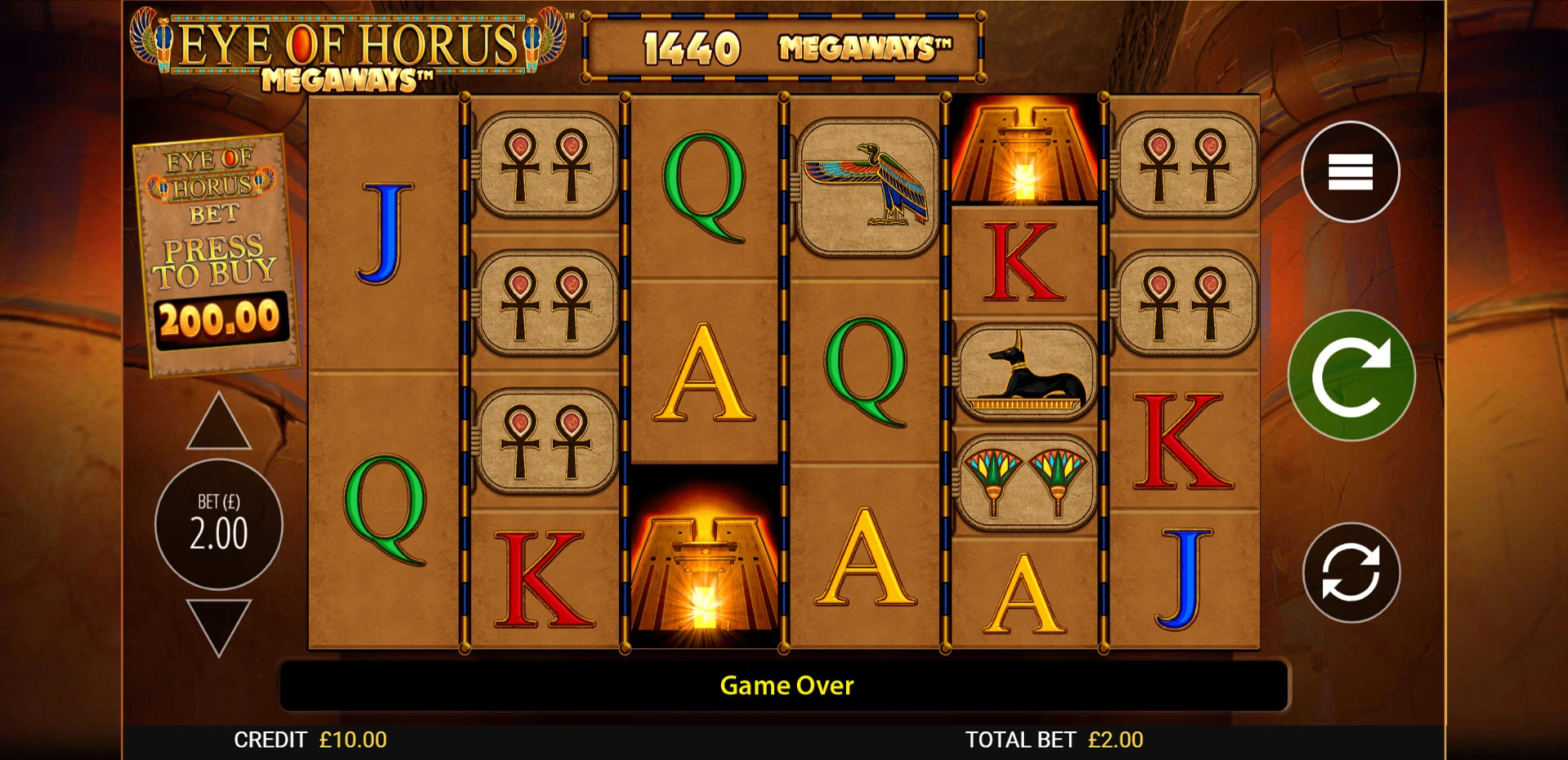This screenshot has height=760, width=1568.
Task: Click the Eye of Horus Megaways logo
Action: pos(351,45)
